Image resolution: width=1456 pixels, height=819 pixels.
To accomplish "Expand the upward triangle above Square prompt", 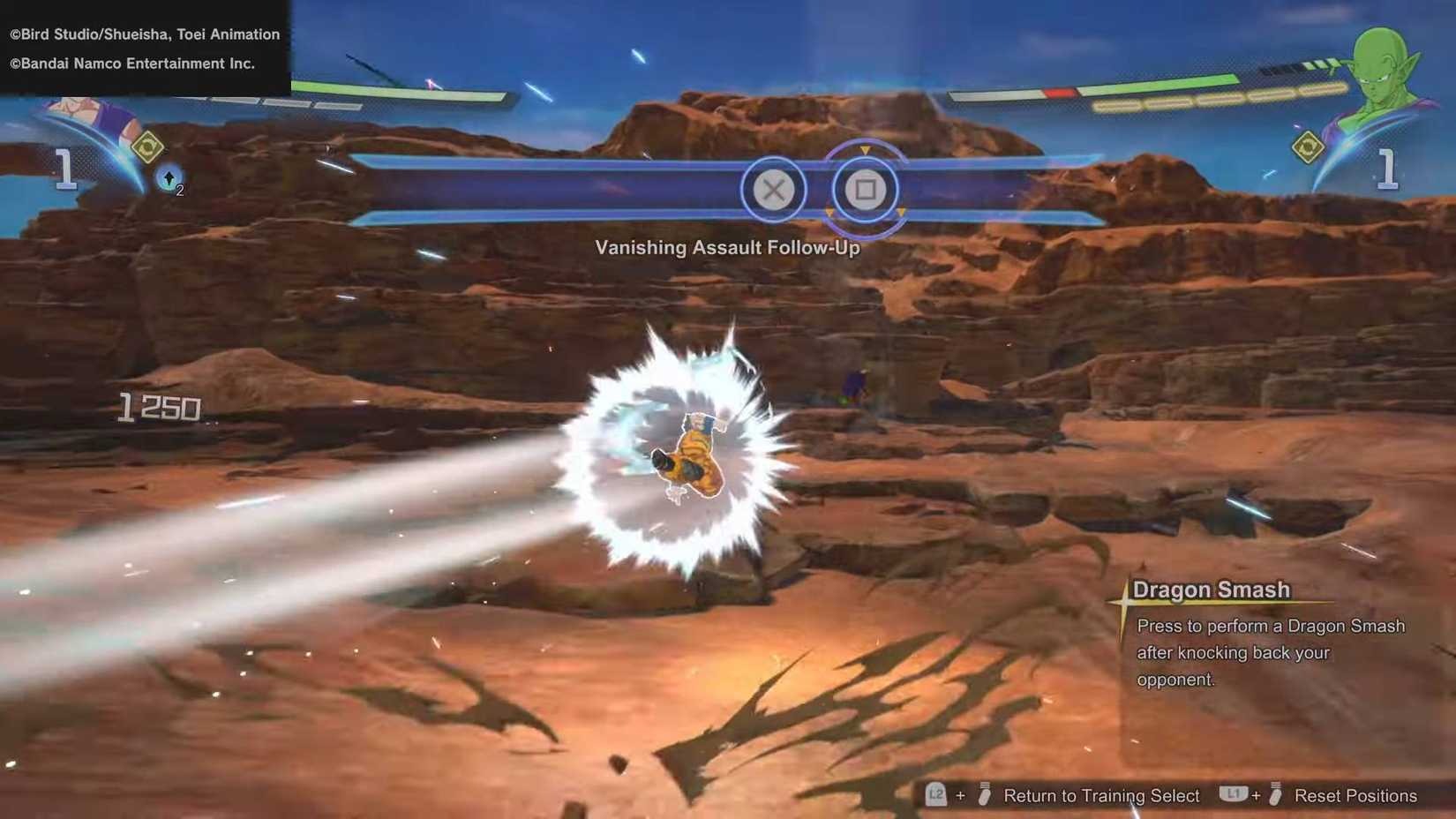I will pos(866,150).
